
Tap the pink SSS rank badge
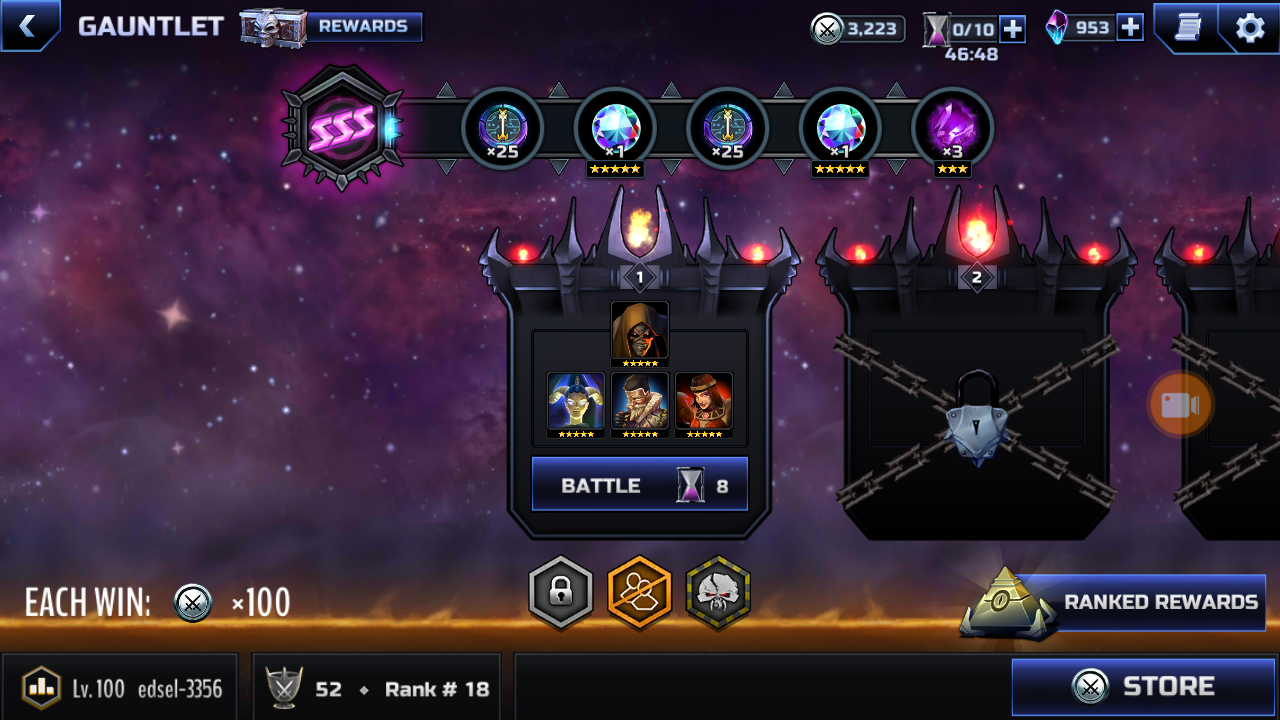(343, 127)
